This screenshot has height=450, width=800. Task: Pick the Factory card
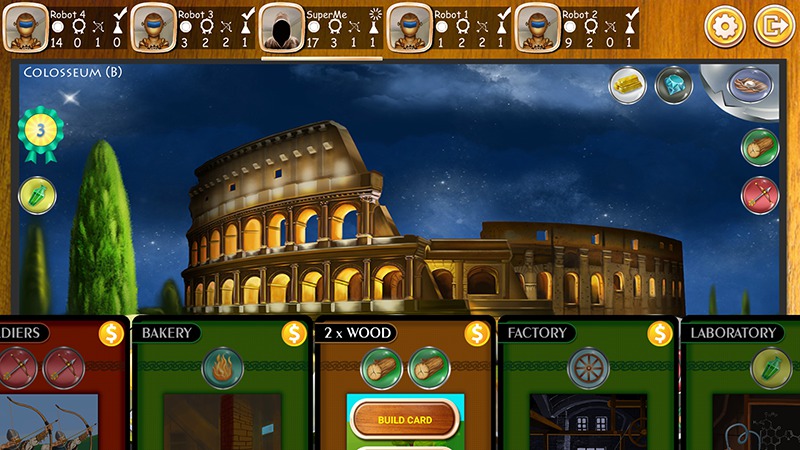(x=587, y=390)
